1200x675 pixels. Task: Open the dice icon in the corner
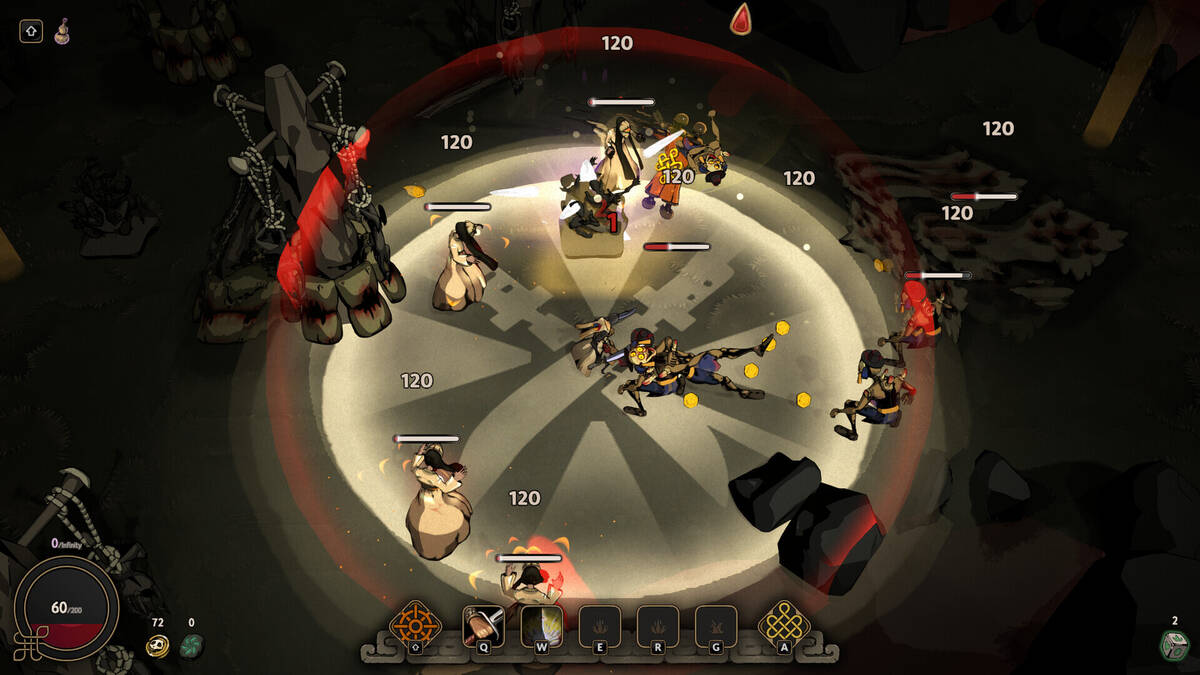pyautogui.click(x=1174, y=645)
